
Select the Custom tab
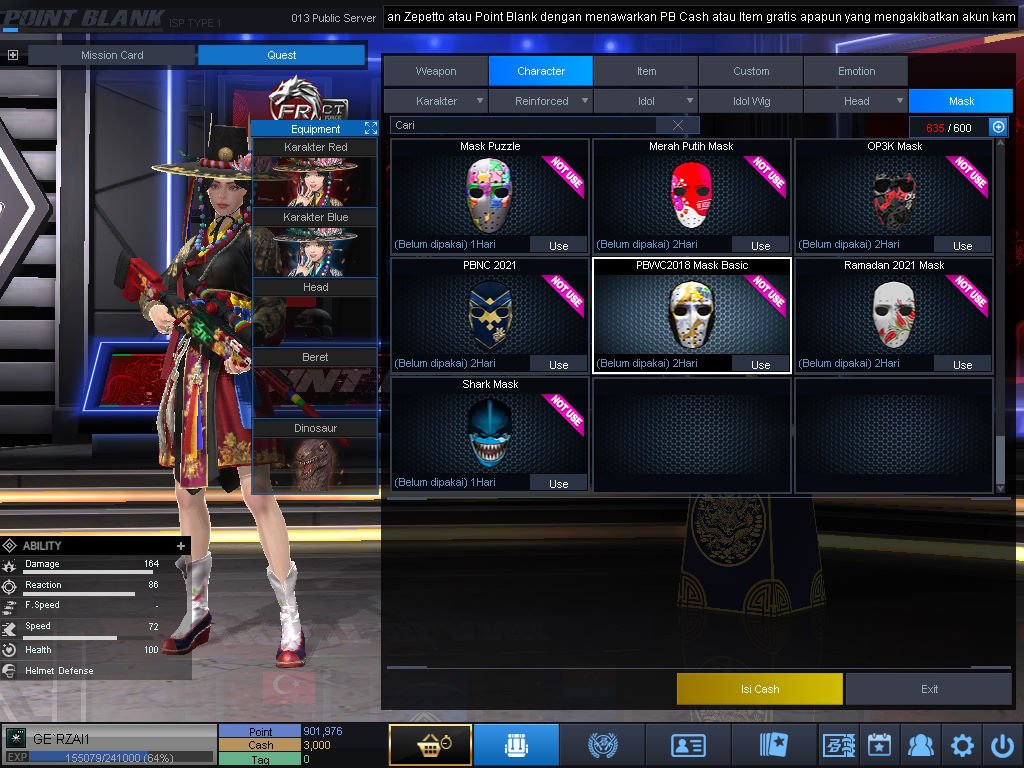pos(751,71)
